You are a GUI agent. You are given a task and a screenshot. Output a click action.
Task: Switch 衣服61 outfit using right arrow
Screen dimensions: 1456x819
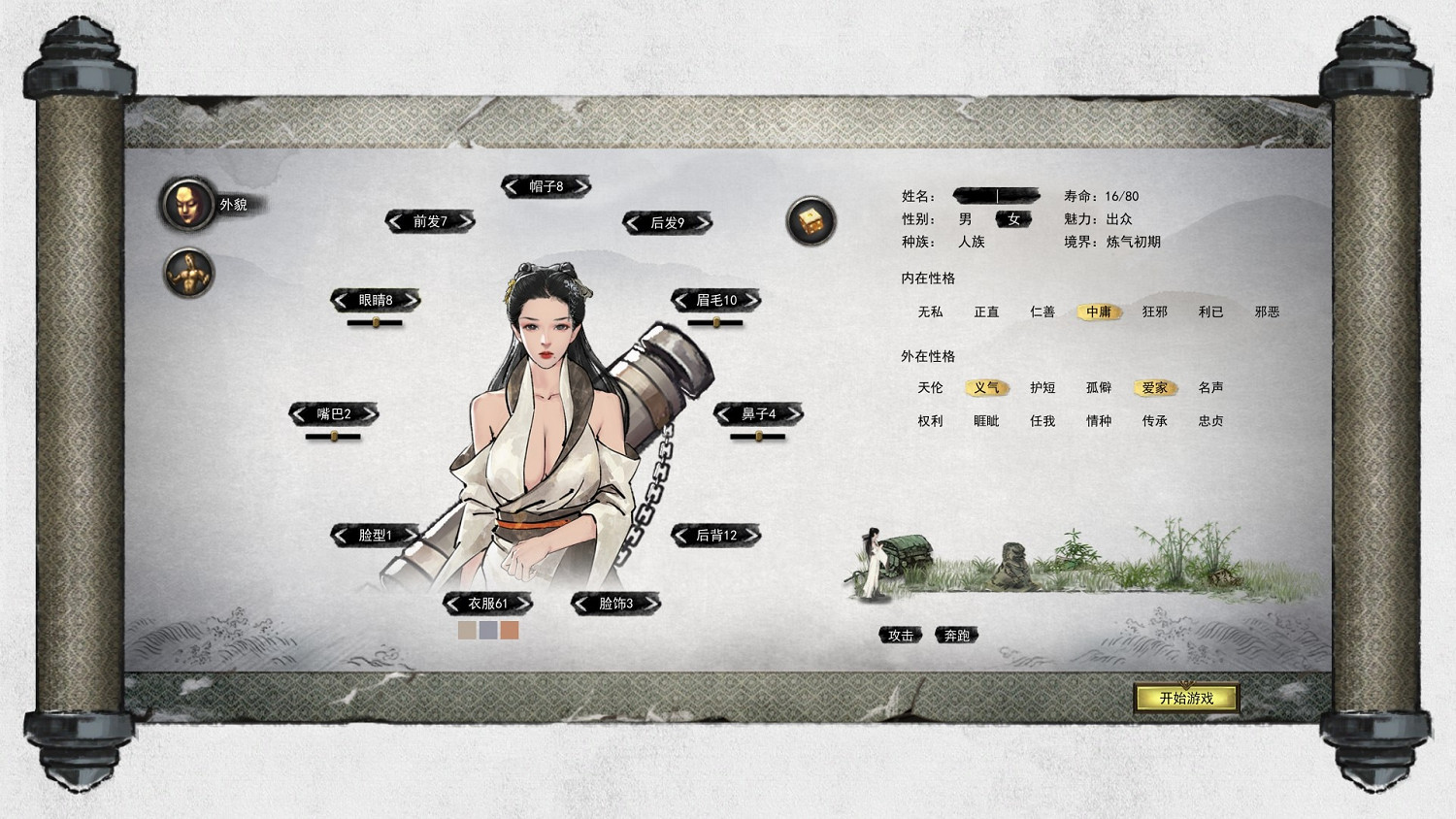526,602
